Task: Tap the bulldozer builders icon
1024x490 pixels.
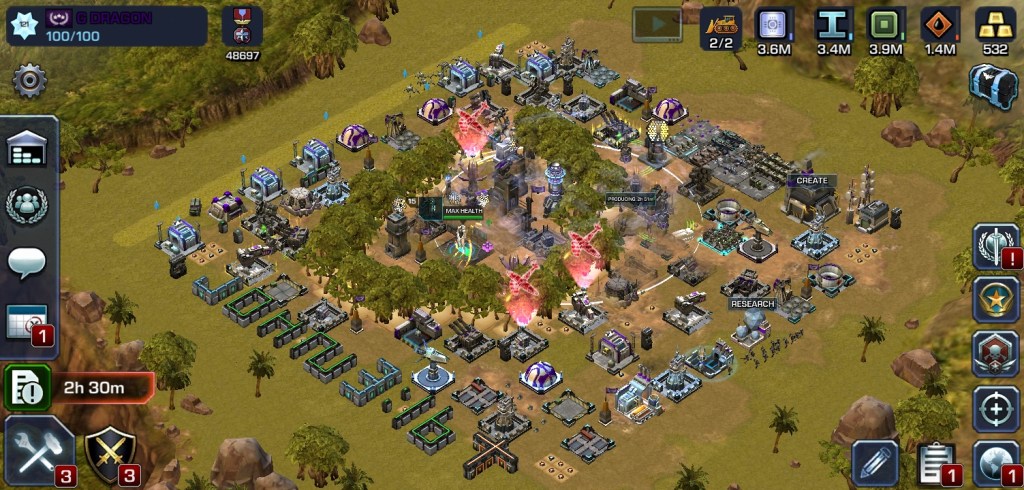Action: click(x=721, y=28)
